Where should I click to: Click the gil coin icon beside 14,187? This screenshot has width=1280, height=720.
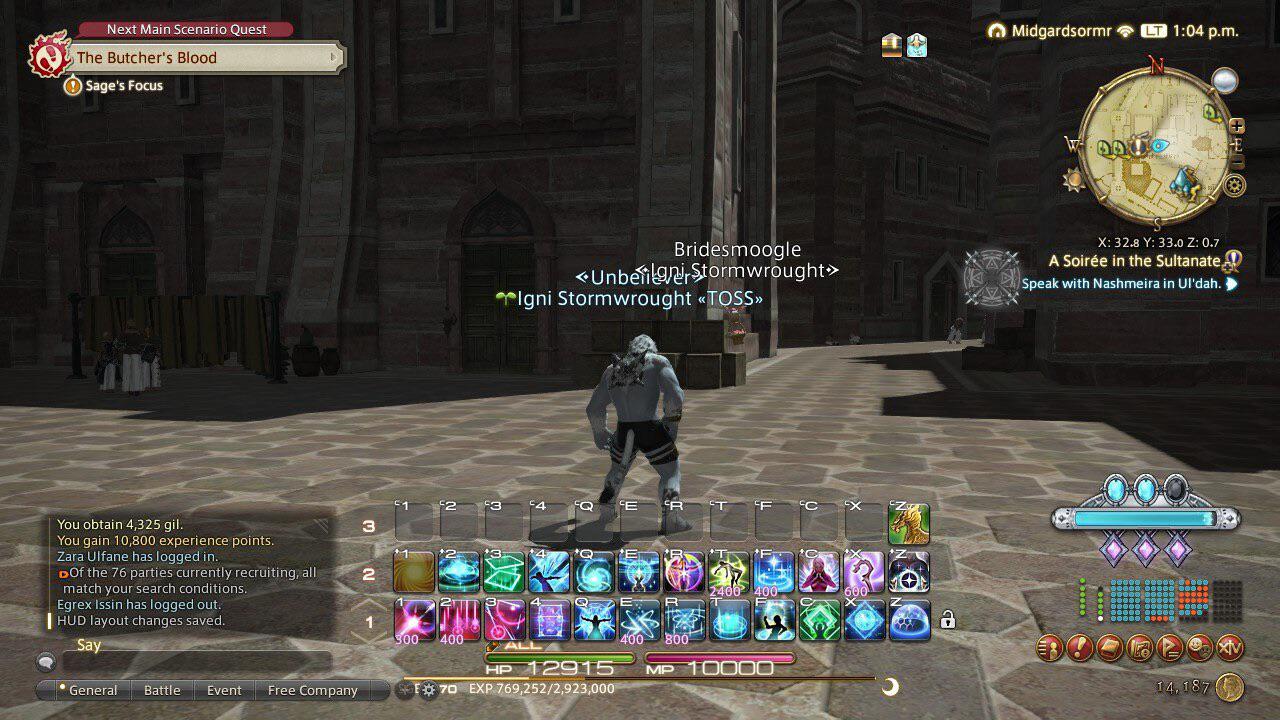[x=1230, y=686]
